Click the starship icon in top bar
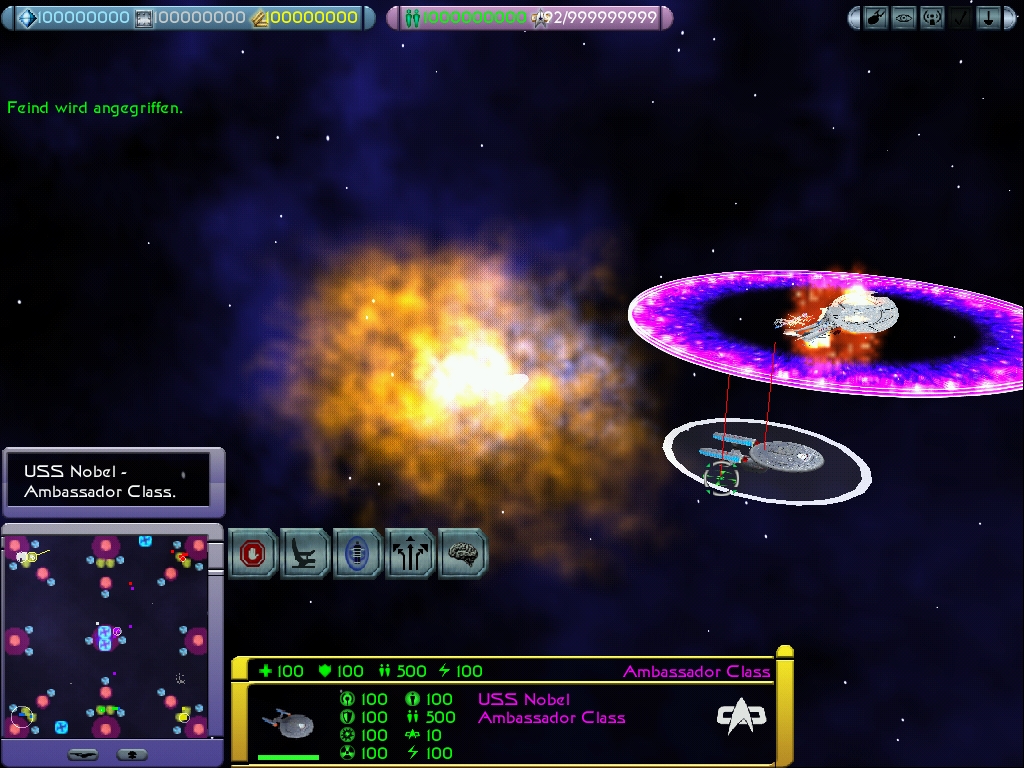1024x768 pixels. [876, 18]
